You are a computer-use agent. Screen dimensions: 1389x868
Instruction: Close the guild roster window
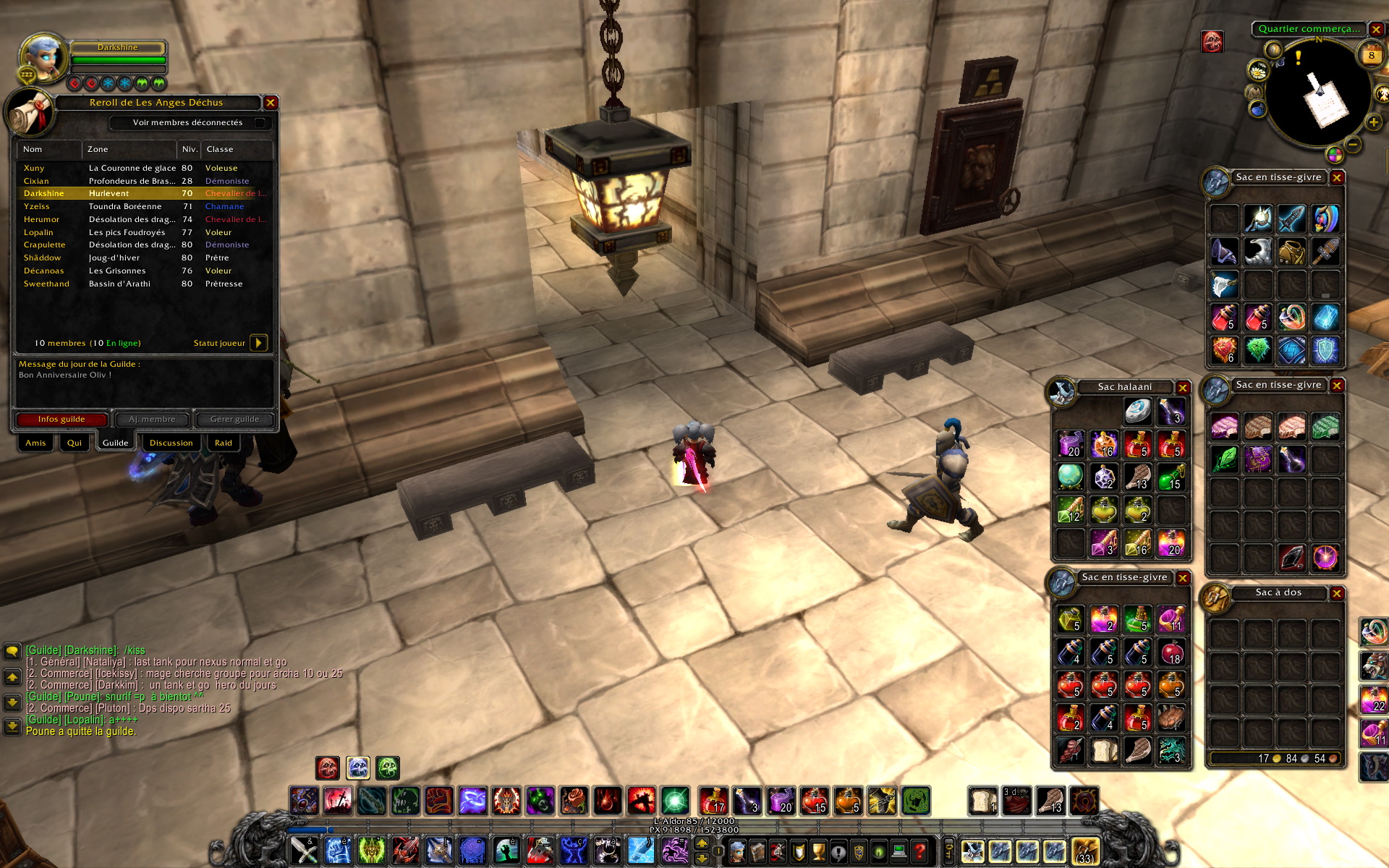click(x=271, y=103)
